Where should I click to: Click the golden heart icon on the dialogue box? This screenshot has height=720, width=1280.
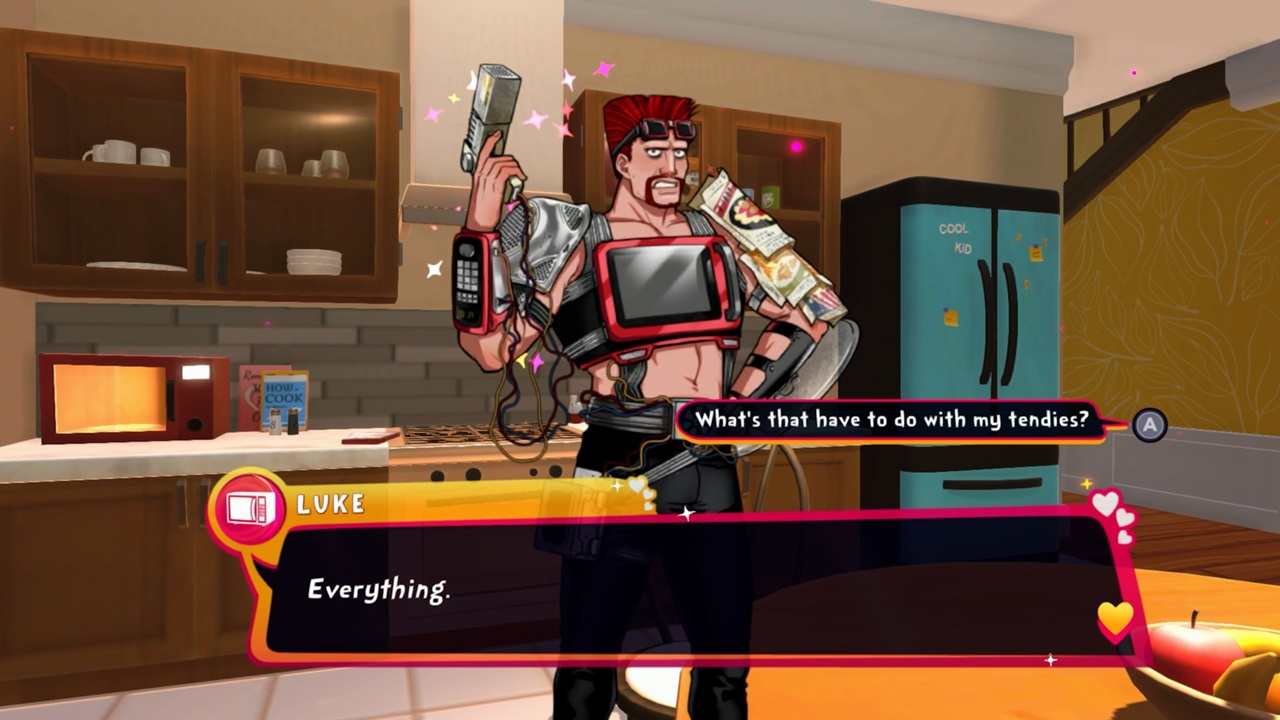pyautogui.click(x=1113, y=620)
